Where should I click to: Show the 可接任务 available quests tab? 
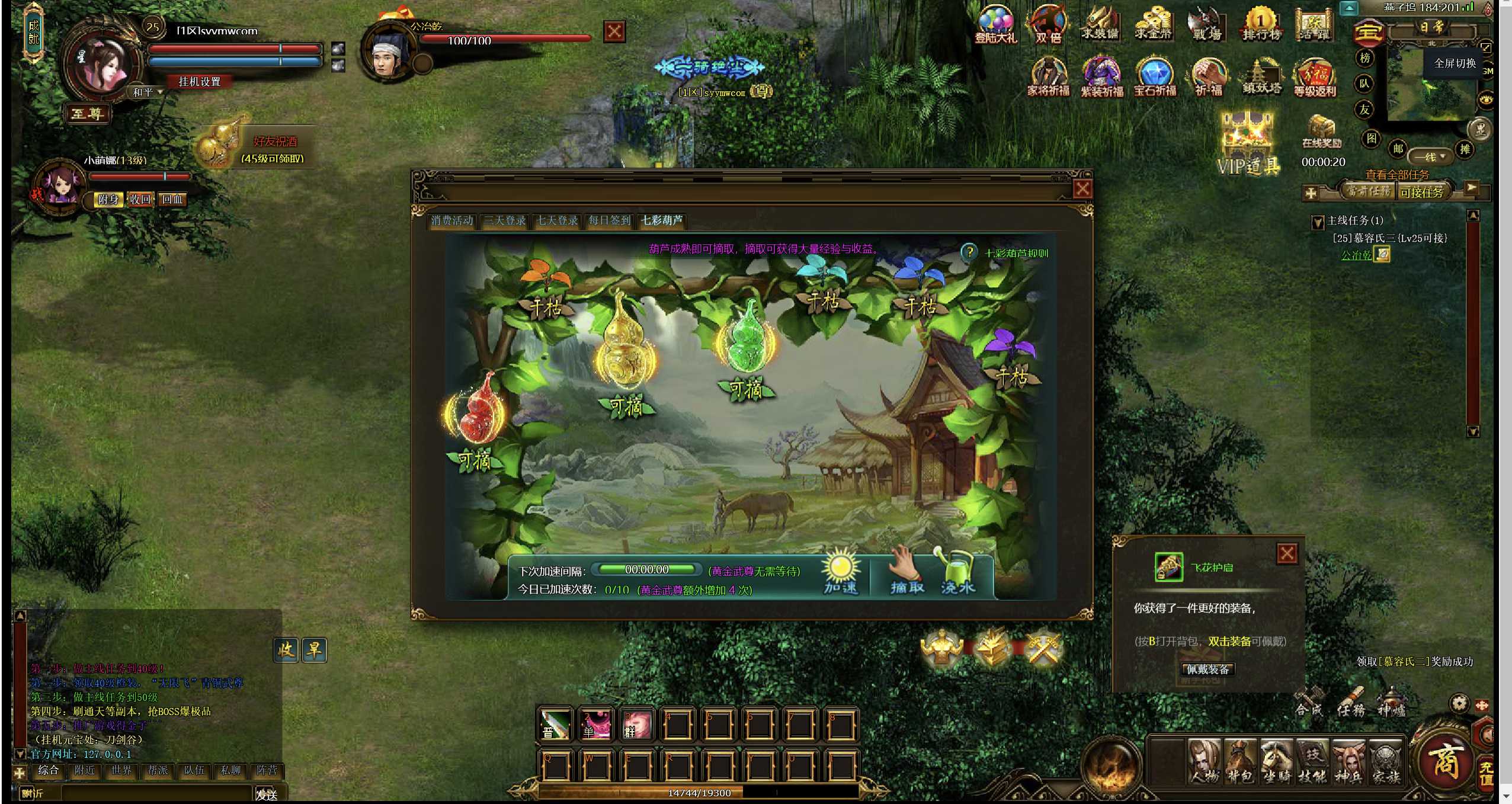1422,192
